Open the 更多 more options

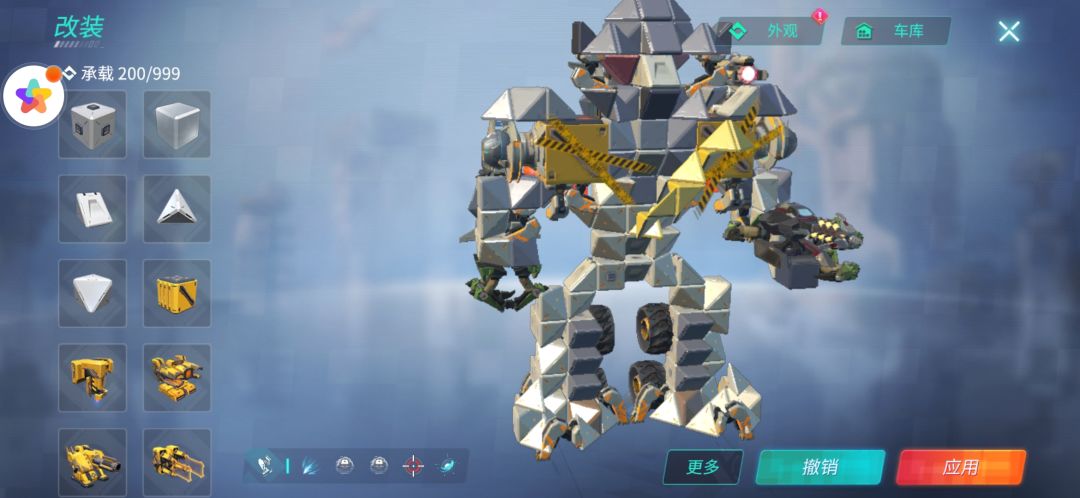coord(703,467)
